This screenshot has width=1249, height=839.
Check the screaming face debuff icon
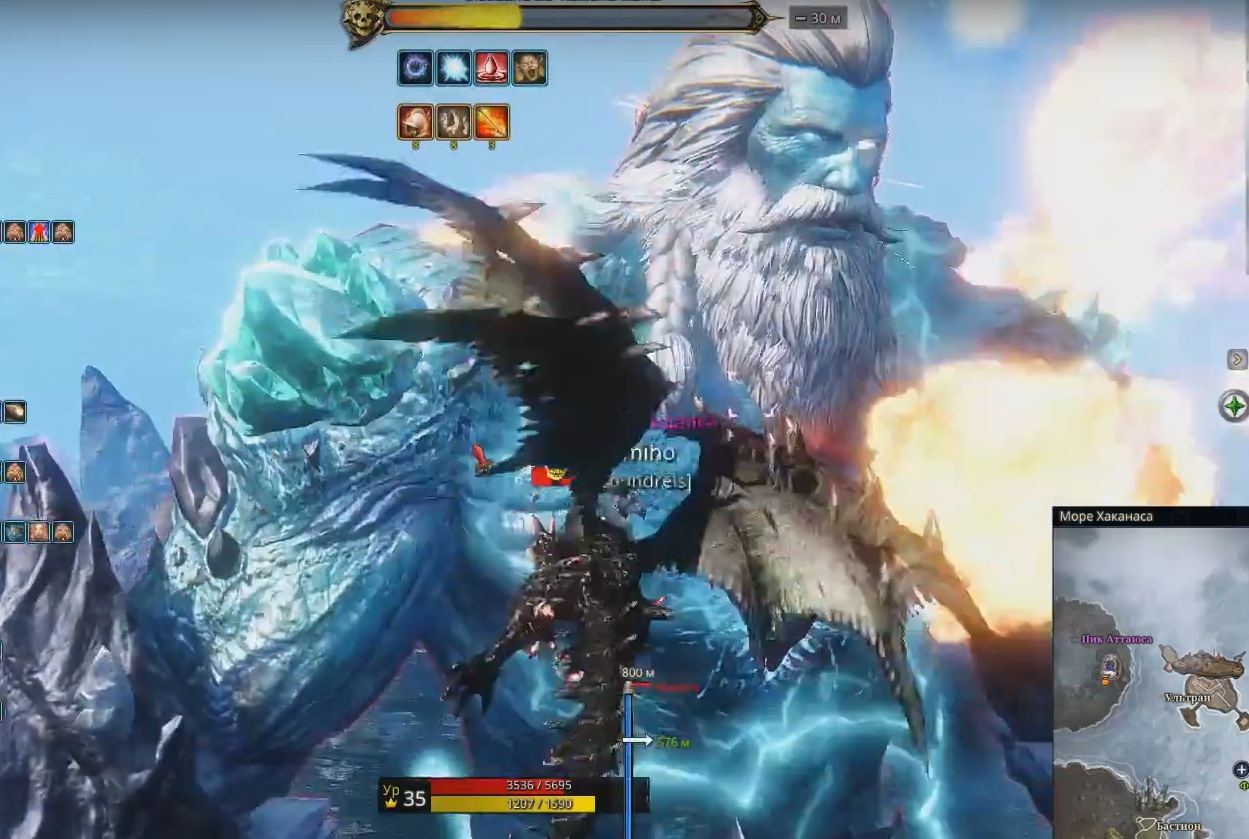[x=530, y=68]
